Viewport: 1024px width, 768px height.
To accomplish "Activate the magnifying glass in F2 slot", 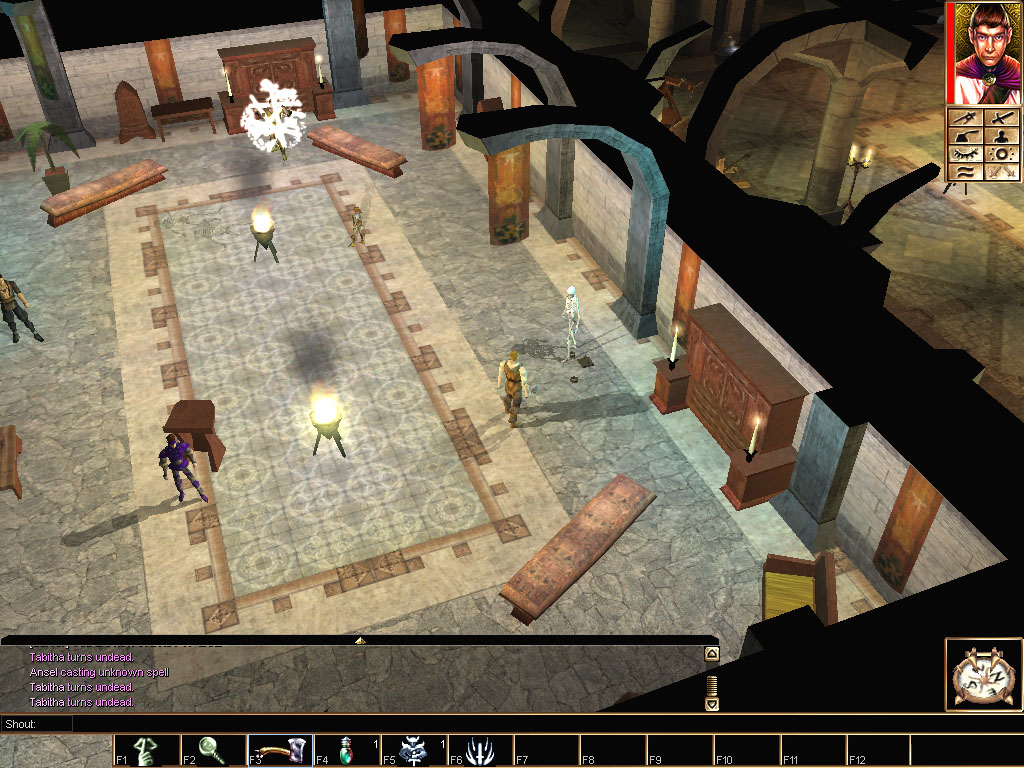I will coord(213,750).
